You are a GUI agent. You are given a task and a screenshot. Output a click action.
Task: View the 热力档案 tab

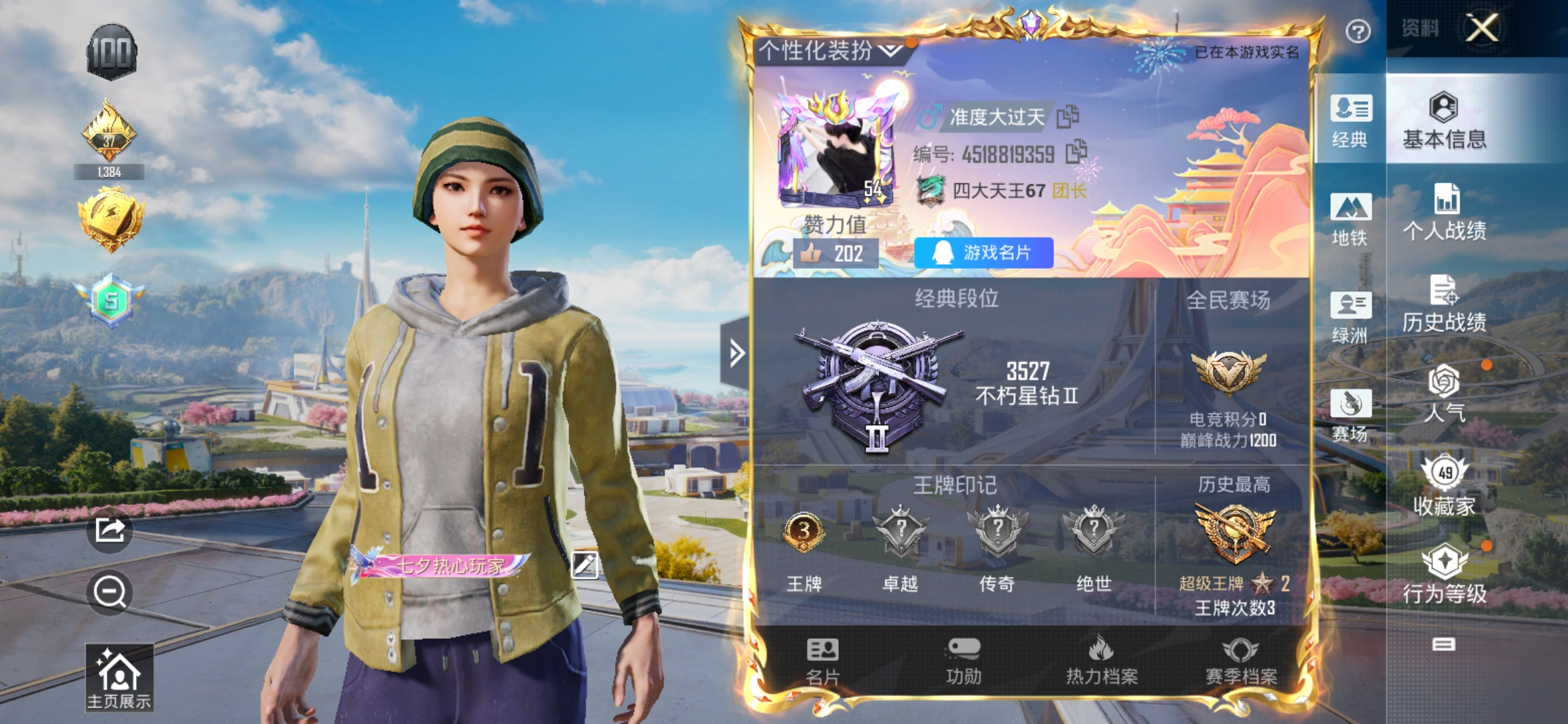click(x=1102, y=662)
